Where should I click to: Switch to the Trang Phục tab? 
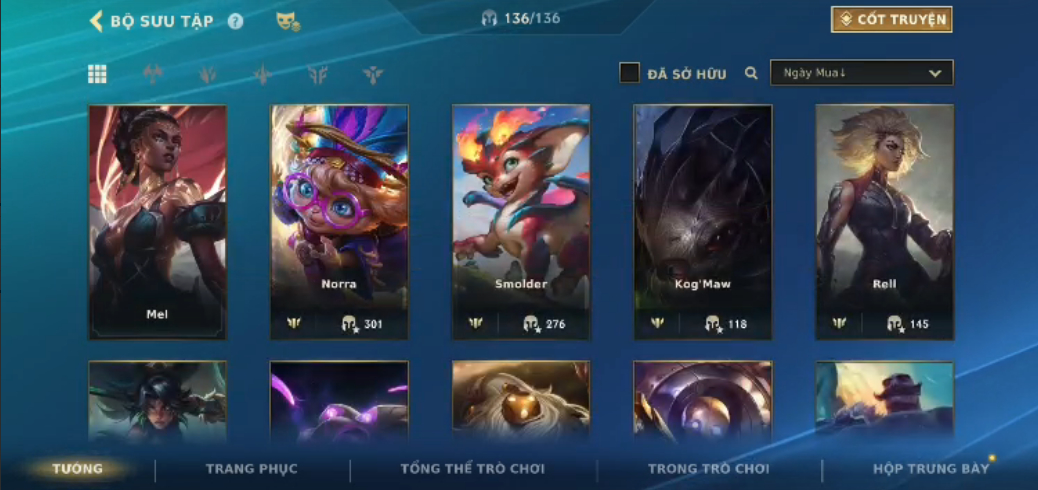click(x=252, y=468)
